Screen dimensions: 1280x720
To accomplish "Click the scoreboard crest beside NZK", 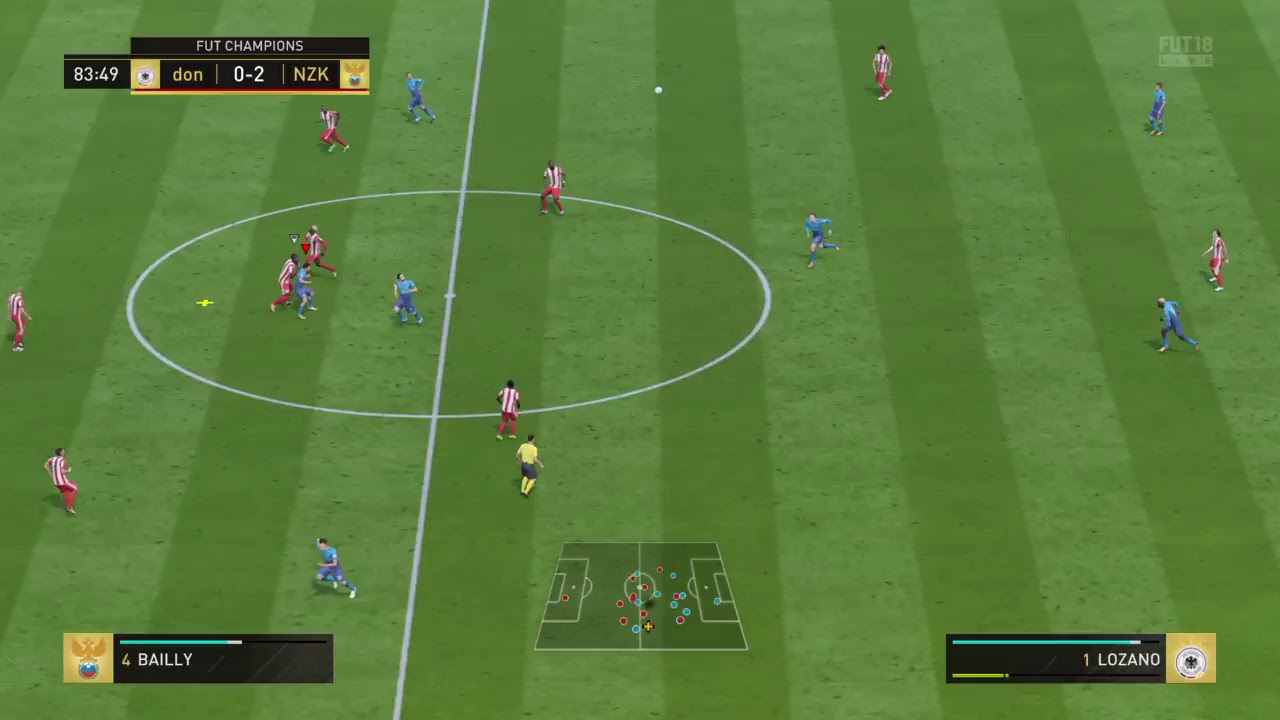I will click(354, 75).
